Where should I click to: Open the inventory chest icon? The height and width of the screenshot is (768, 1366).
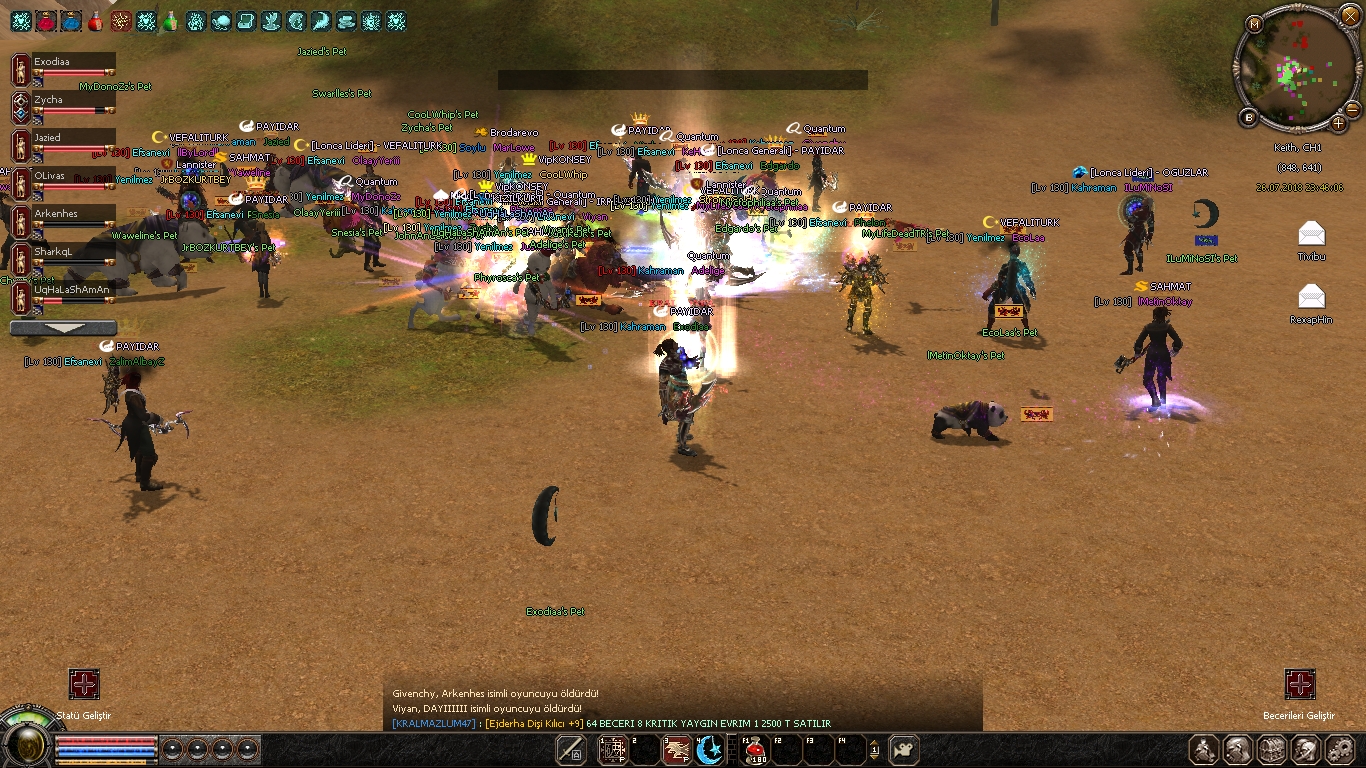click(x=1271, y=749)
